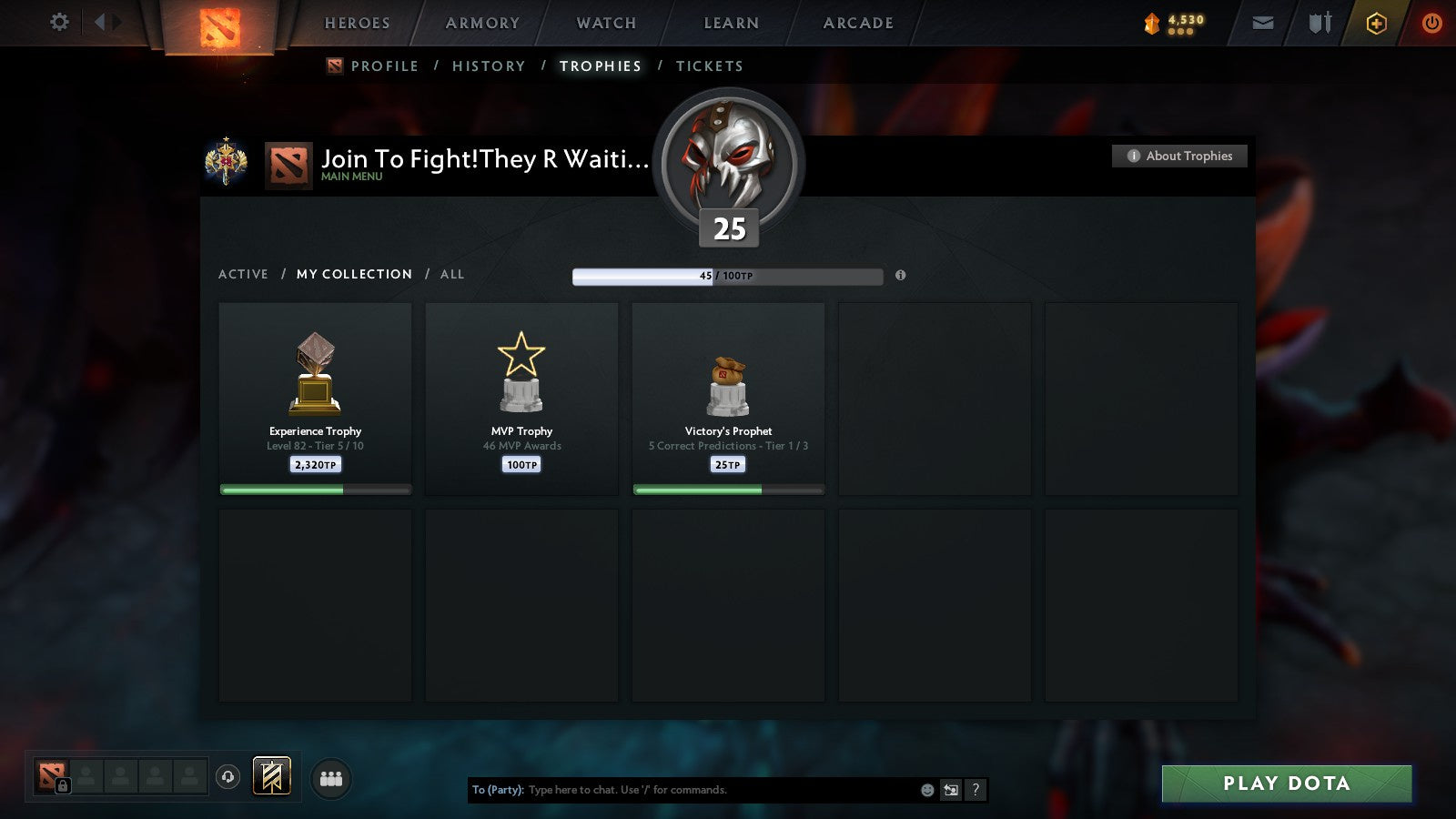The image size is (1456, 819).
Task: Switch to the HISTORY tab
Action: pyautogui.click(x=490, y=66)
